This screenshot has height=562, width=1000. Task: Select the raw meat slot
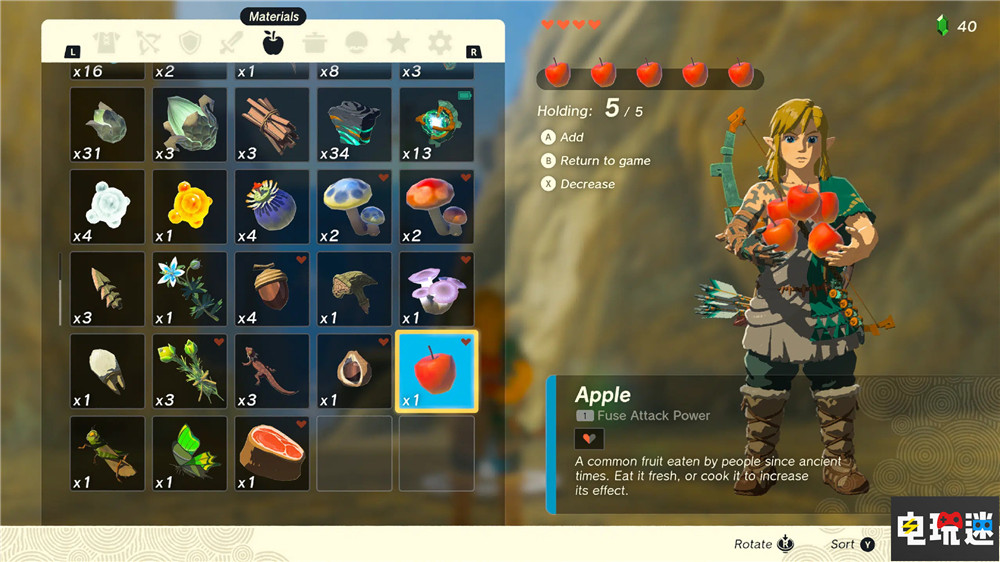(x=272, y=453)
